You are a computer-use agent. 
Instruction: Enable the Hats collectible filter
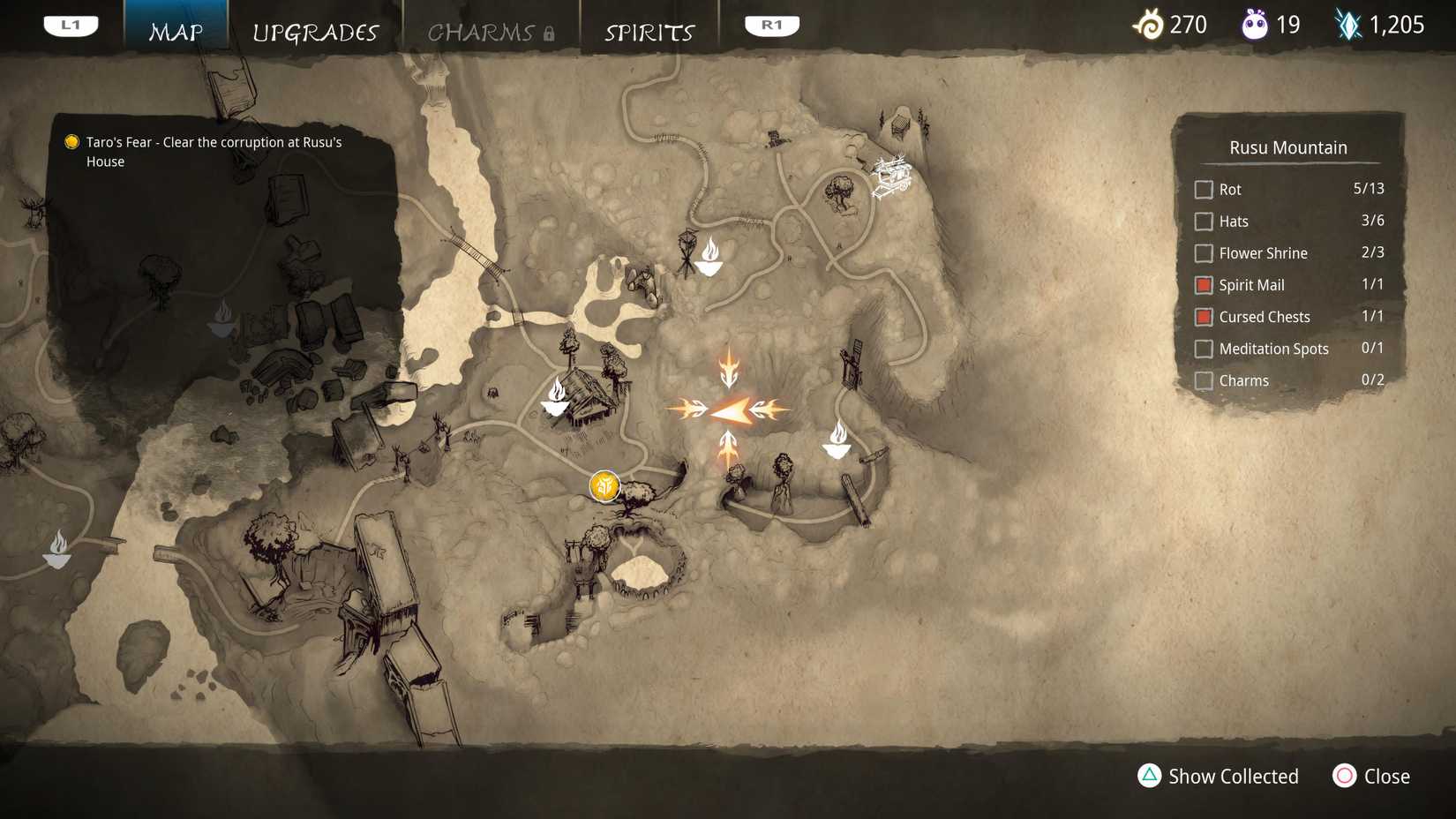tap(1203, 221)
